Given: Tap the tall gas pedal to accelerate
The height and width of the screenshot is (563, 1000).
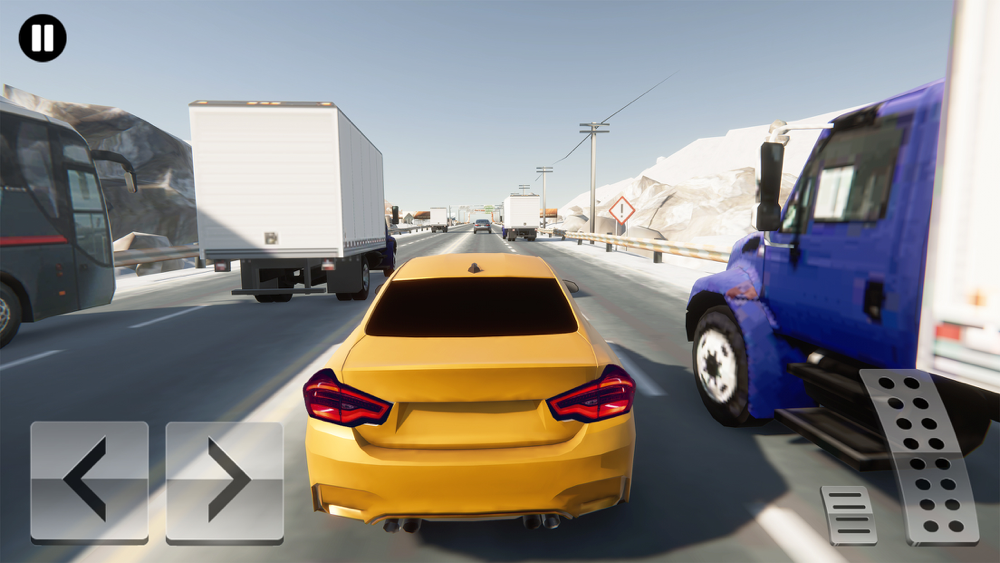Looking at the screenshot, I should coord(921,456).
